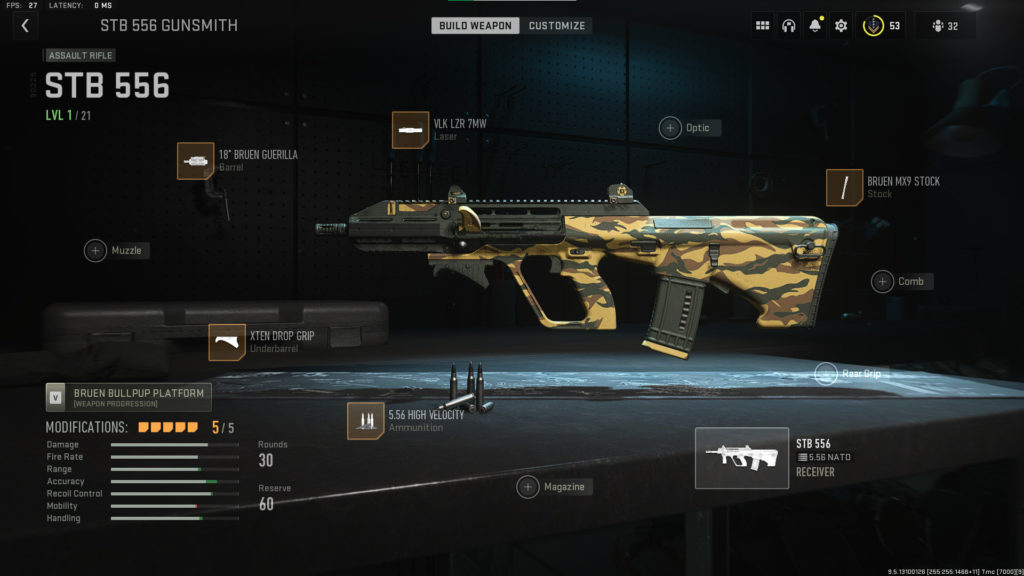The image size is (1024, 576).
Task: Select the 5.56 High Velocity ammunition slot
Action: point(366,421)
